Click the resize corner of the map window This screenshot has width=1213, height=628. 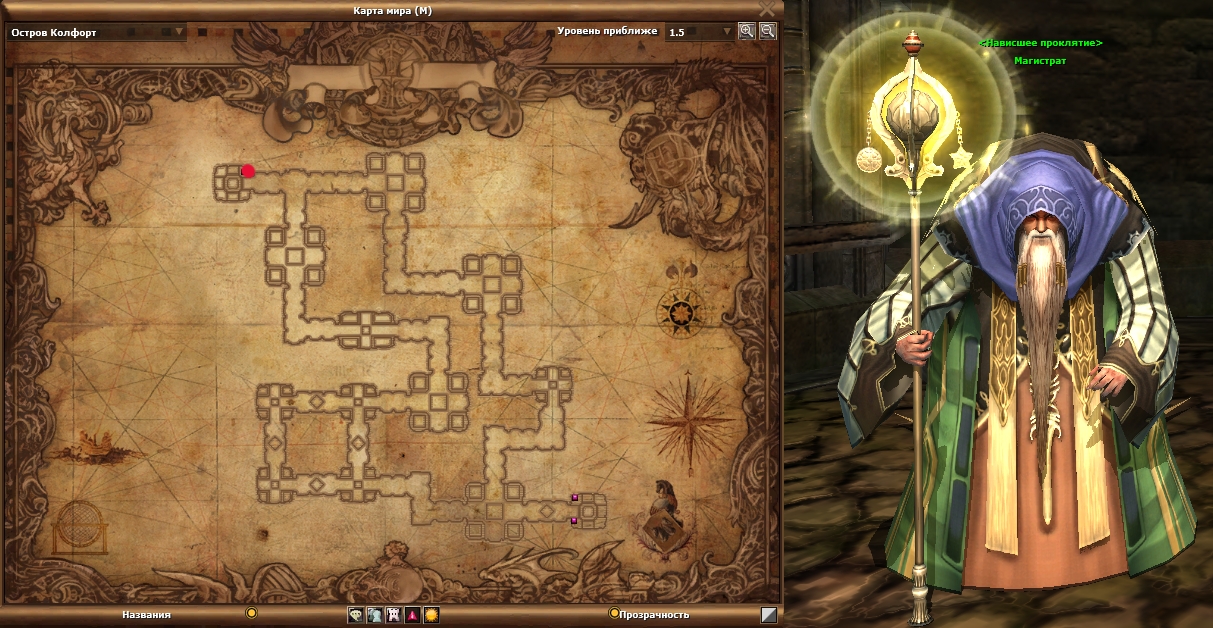point(768,615)
